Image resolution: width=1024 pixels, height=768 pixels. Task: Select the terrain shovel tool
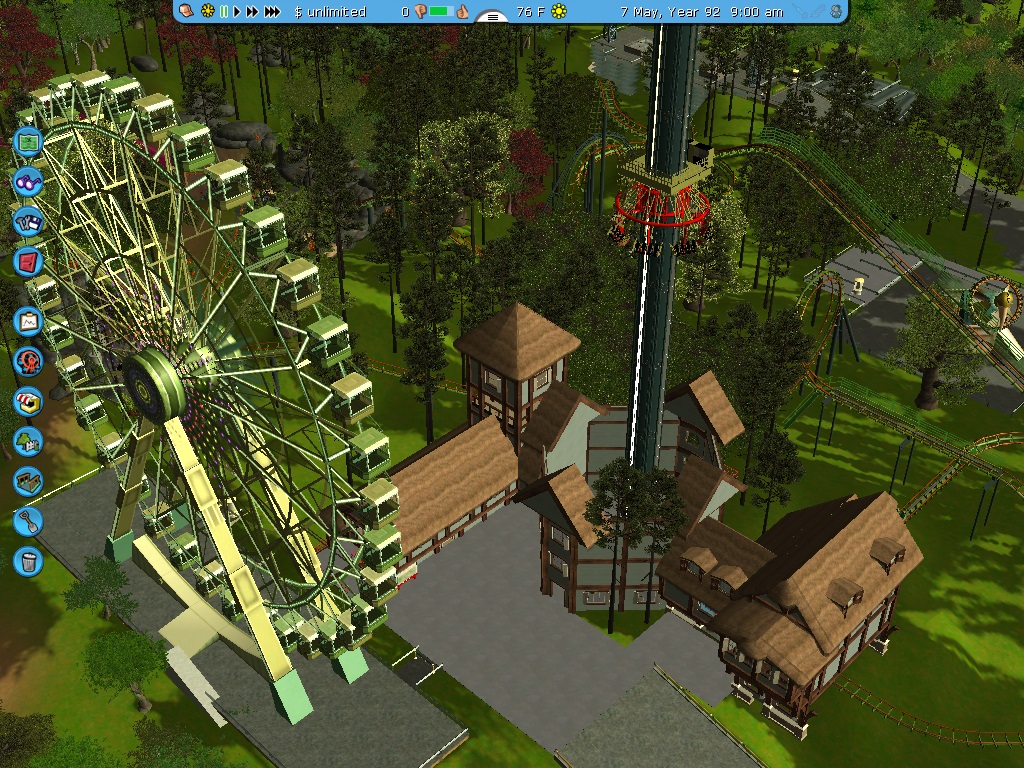click(x=27, y=521)
